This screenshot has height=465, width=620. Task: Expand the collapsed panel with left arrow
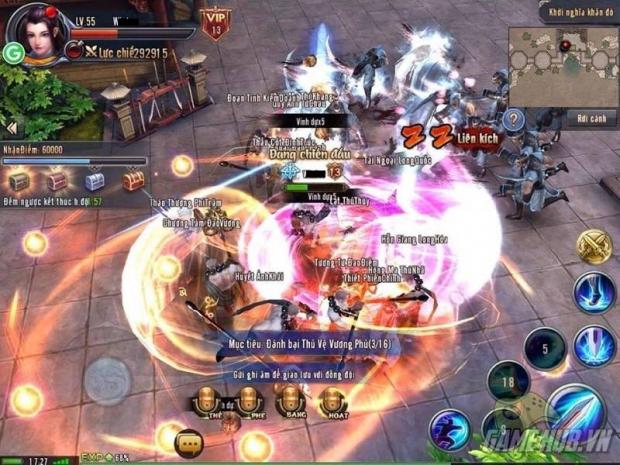click(x=12, y=129)
